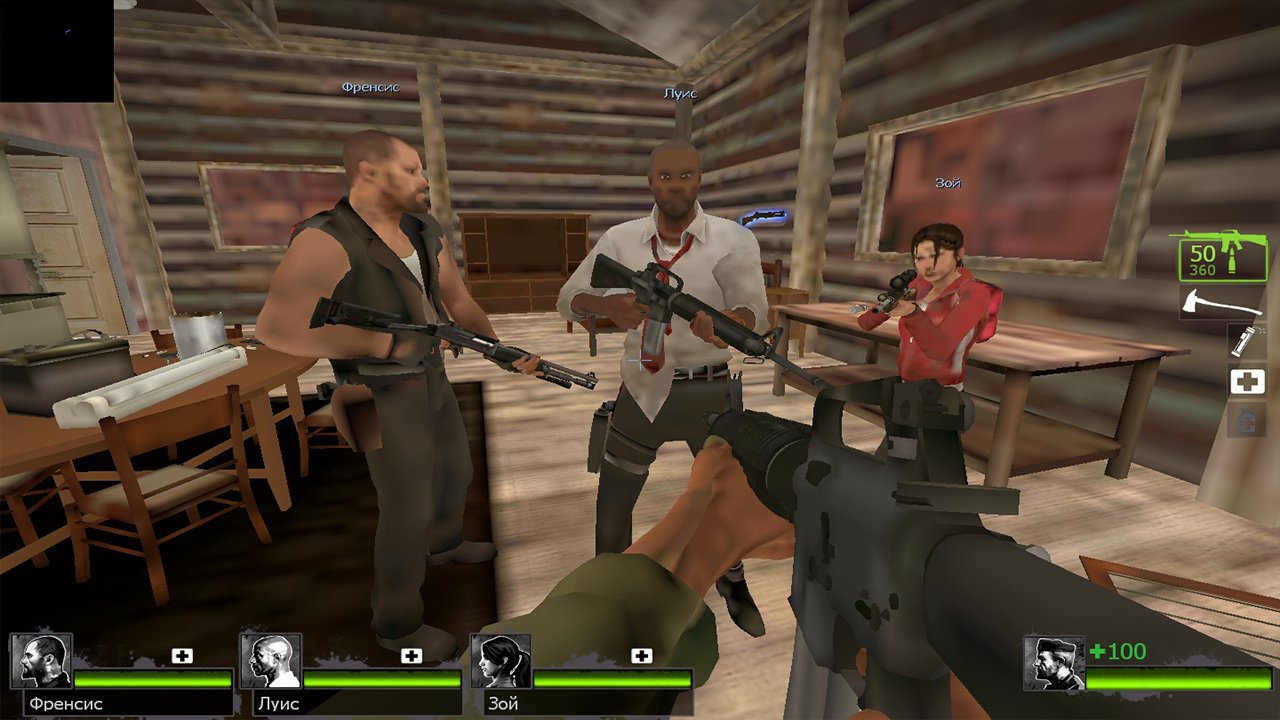Equip the pipe bomb throwable slot

tap(1247, 341)
